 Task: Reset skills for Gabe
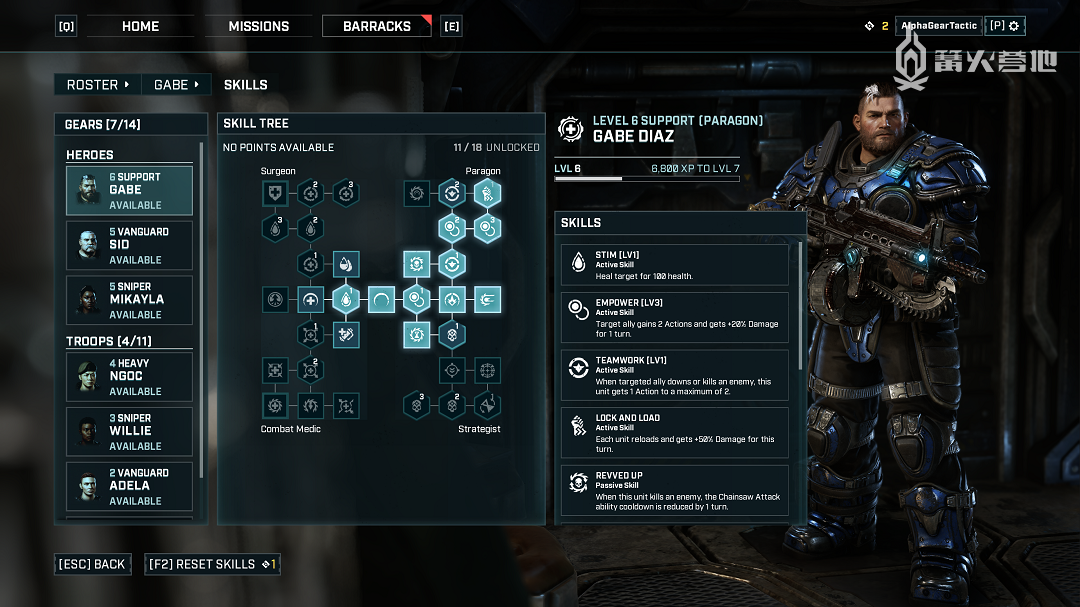pos(212,564)
